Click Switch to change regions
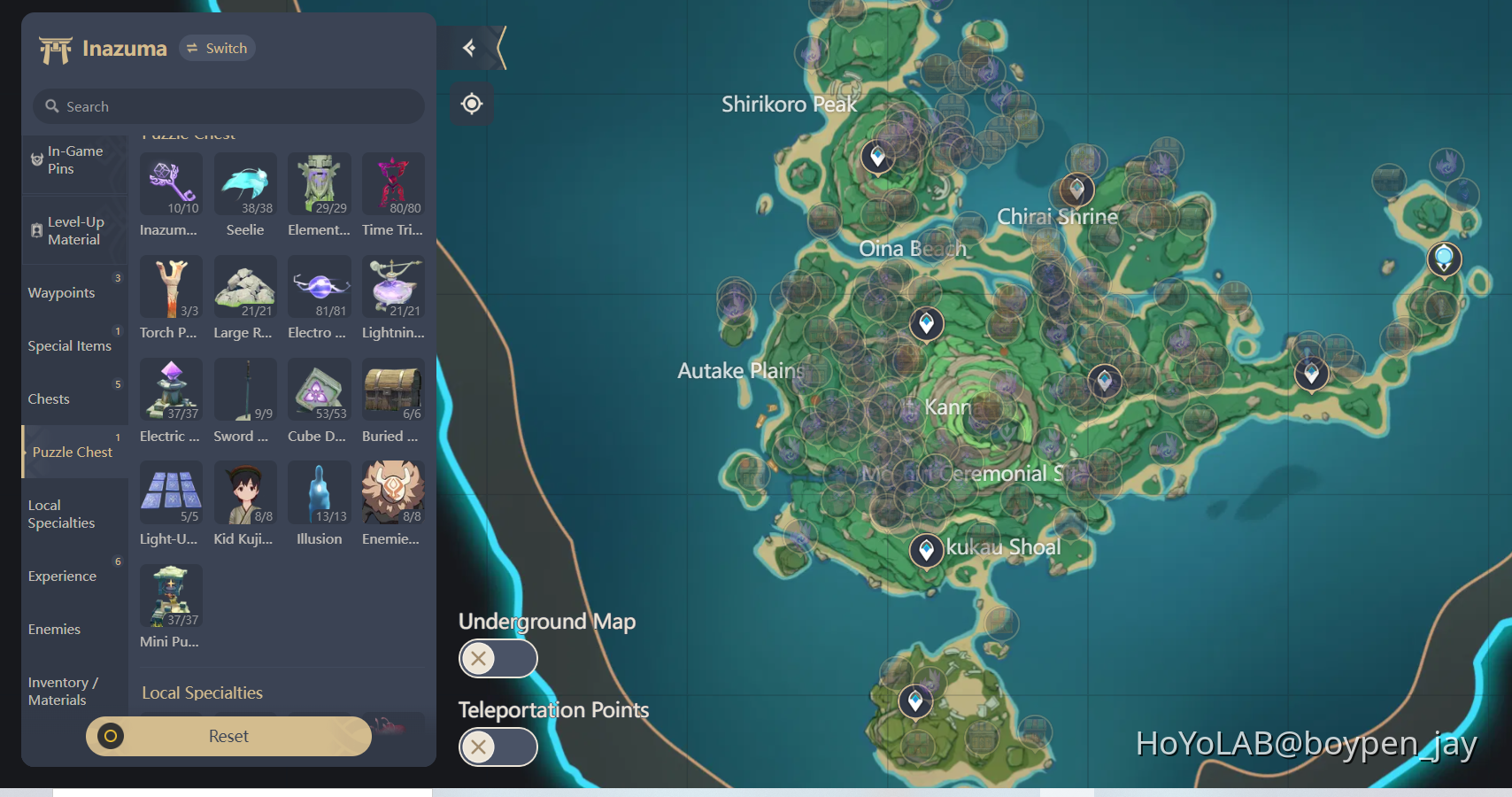Image resolution: width=1512 pixels, height=797 pixels. 217,48
